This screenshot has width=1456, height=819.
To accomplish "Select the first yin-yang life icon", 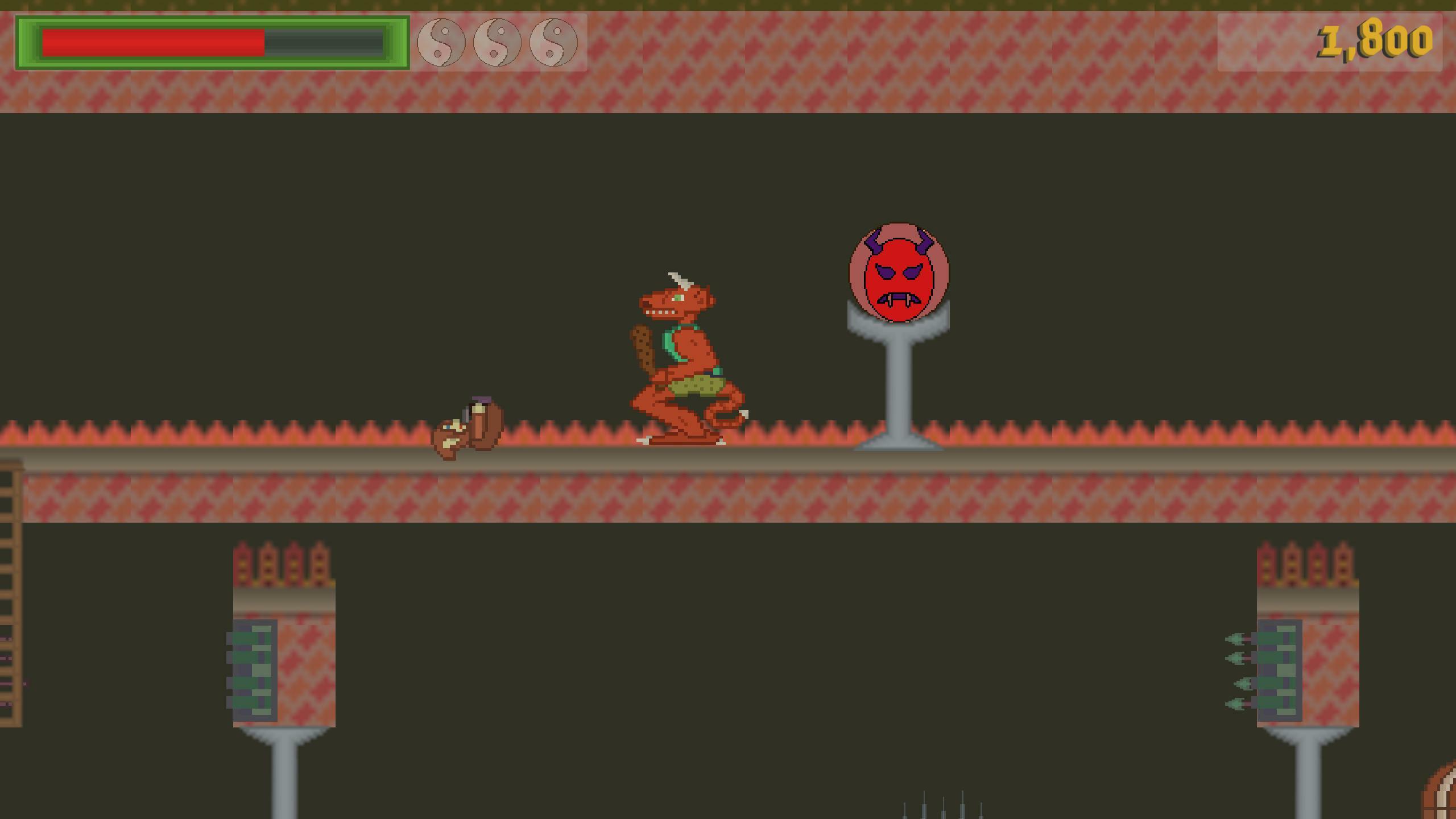I will pyautogui.click(x=441, y=43).
